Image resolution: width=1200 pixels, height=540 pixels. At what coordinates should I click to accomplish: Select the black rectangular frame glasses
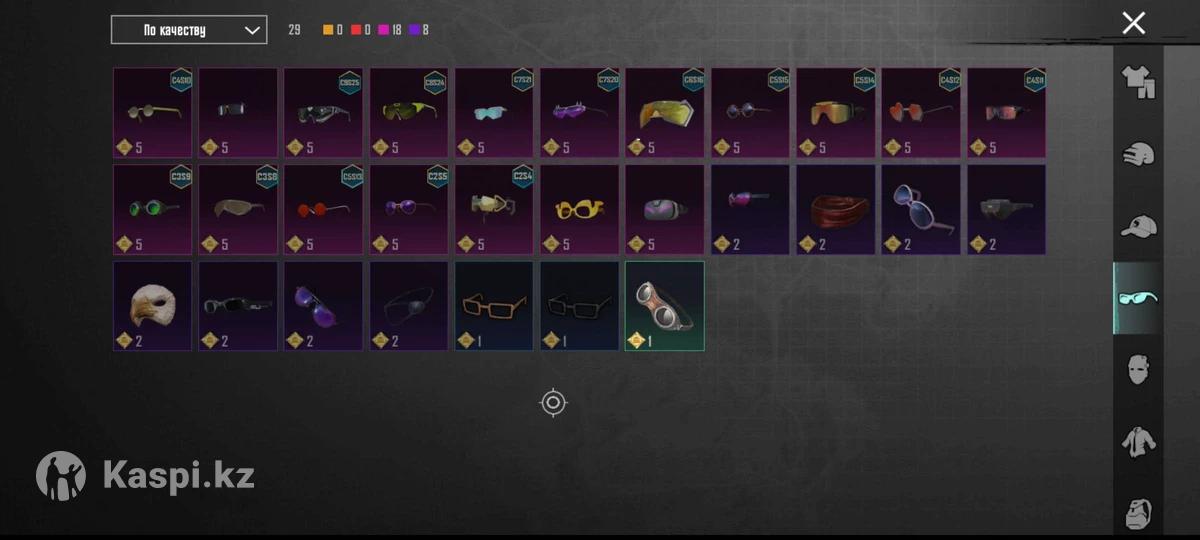click(580, 305)
